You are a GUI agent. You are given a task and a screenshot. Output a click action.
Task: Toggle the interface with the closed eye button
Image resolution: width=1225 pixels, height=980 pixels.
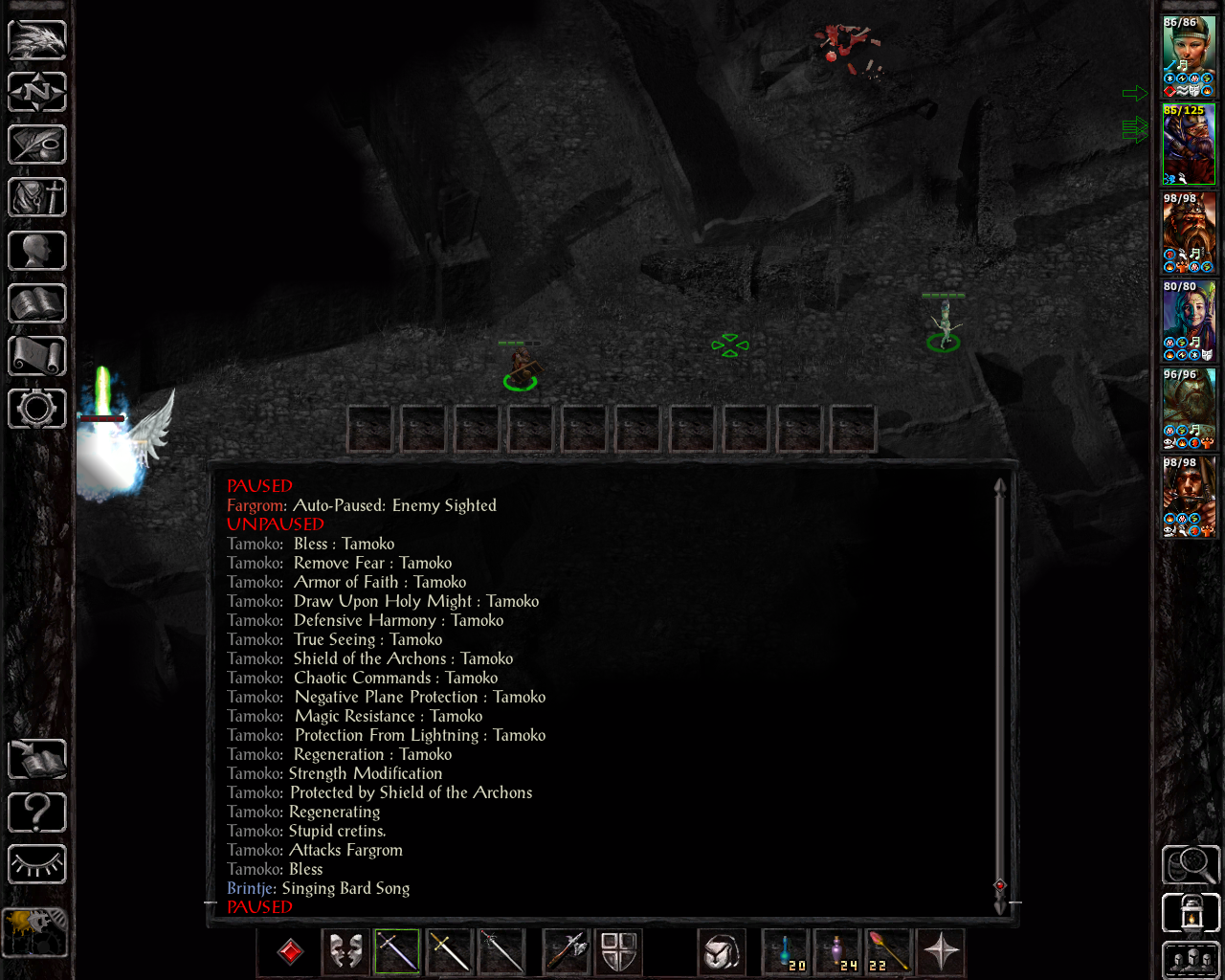coord(37,865)
